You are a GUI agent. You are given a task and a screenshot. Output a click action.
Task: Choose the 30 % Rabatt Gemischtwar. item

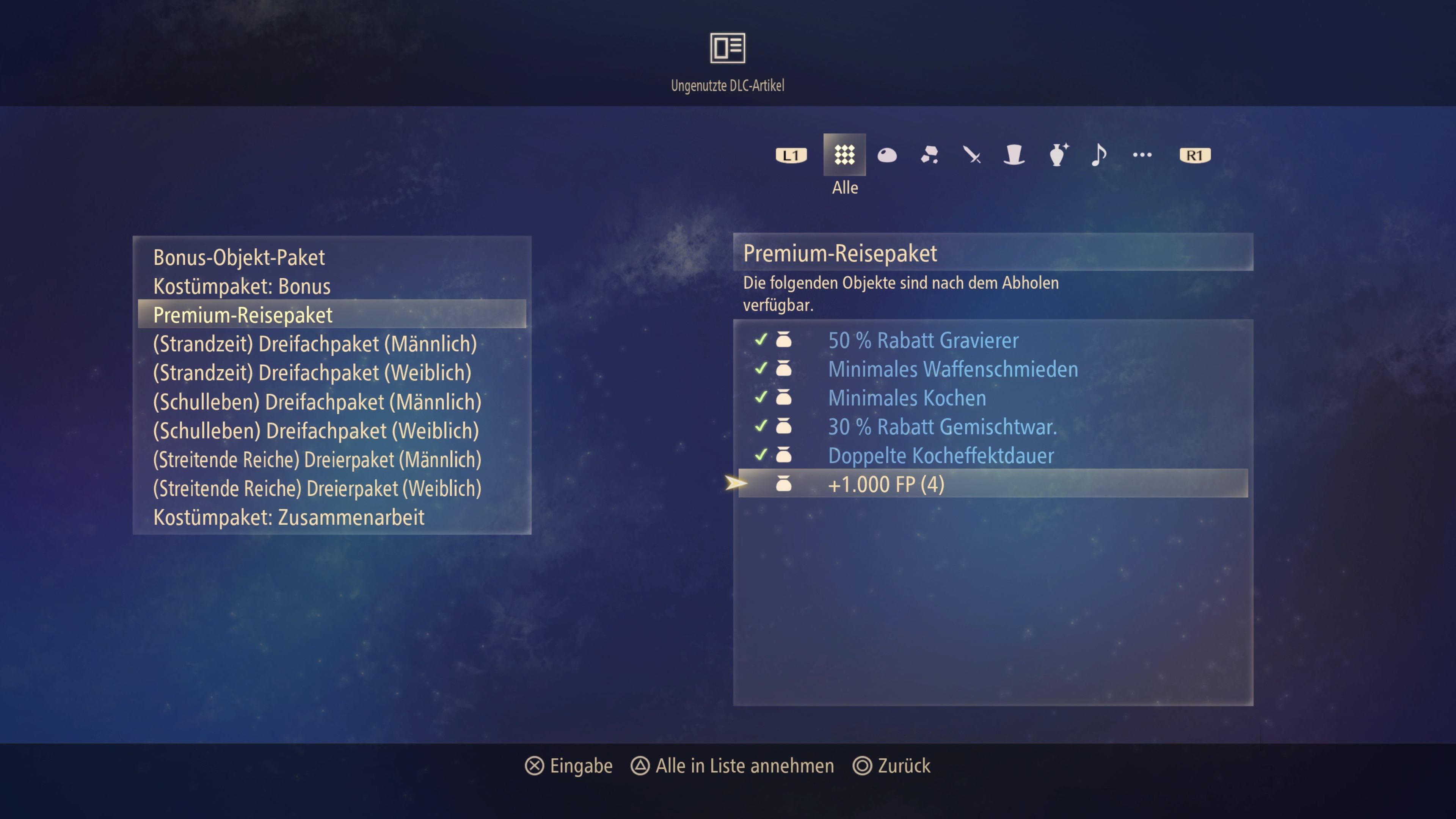pyautogui.click(x=942, y=427)
